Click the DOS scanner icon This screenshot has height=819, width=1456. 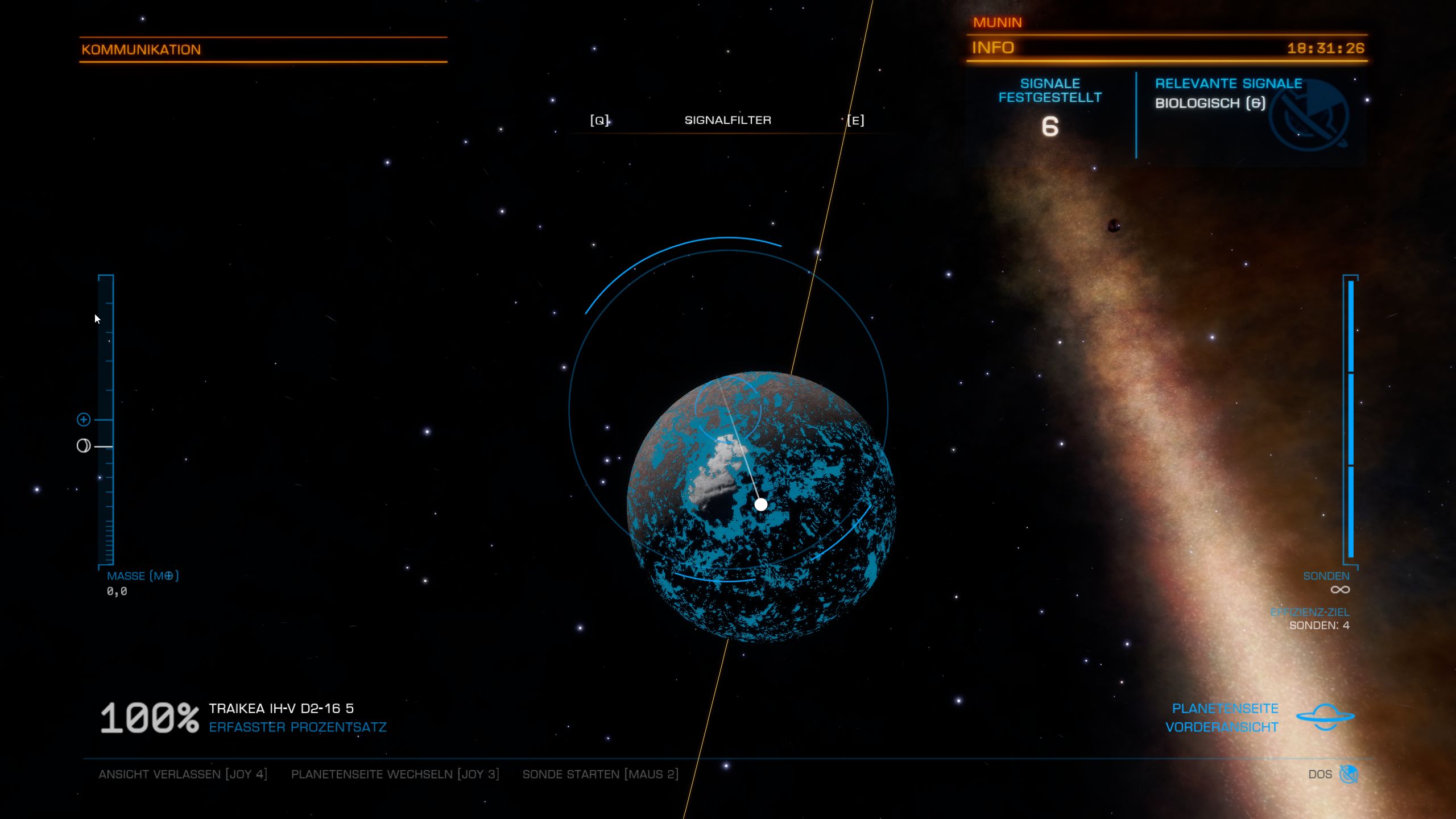pyautogui.click(x=1348, y=774)
